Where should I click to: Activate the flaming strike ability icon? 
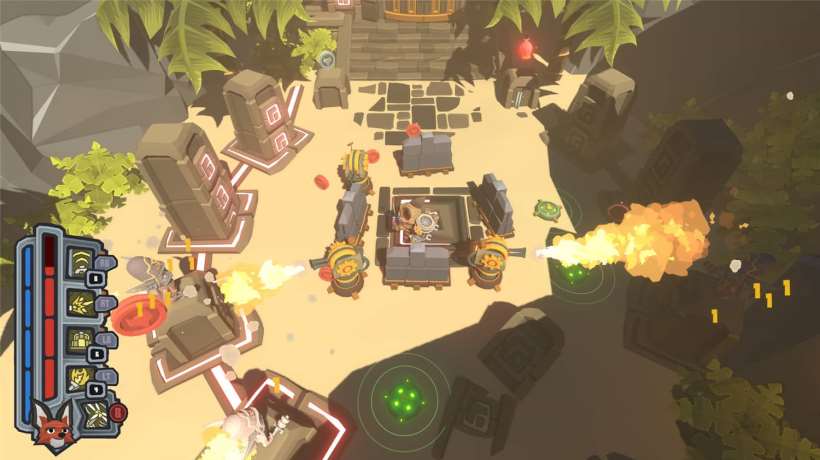[80, 378]
